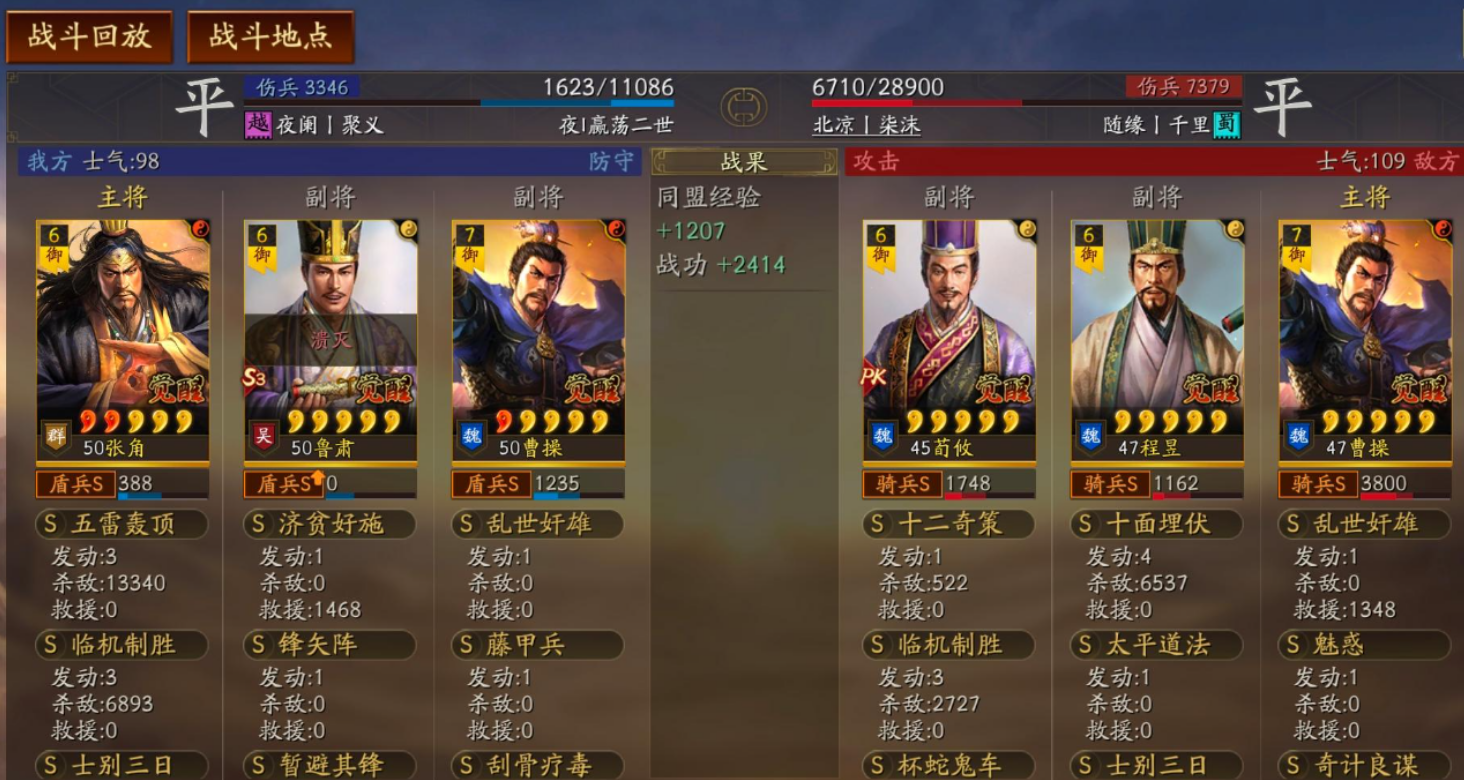Viewport: 1464px width, 780px height.
Task: Open the 十二奇策 skill label
Action: pyautogui.click(x=948, y=524)
